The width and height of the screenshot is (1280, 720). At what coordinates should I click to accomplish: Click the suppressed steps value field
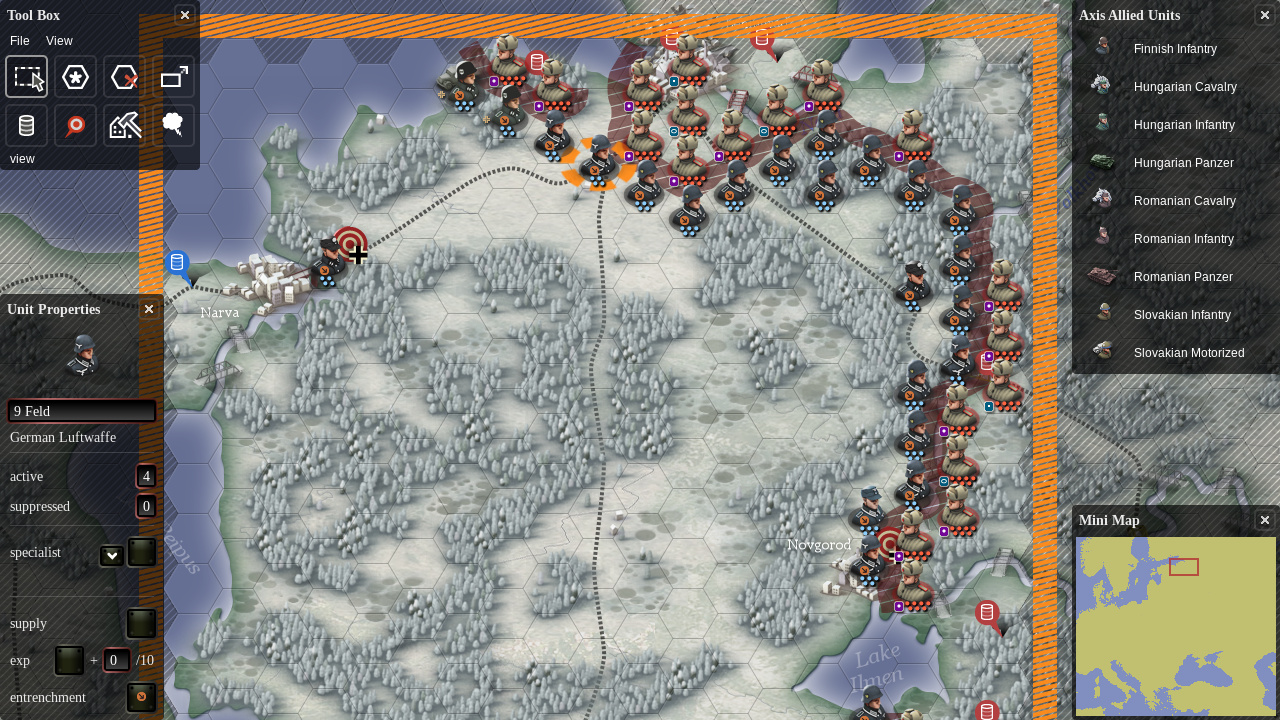(146, 506)
